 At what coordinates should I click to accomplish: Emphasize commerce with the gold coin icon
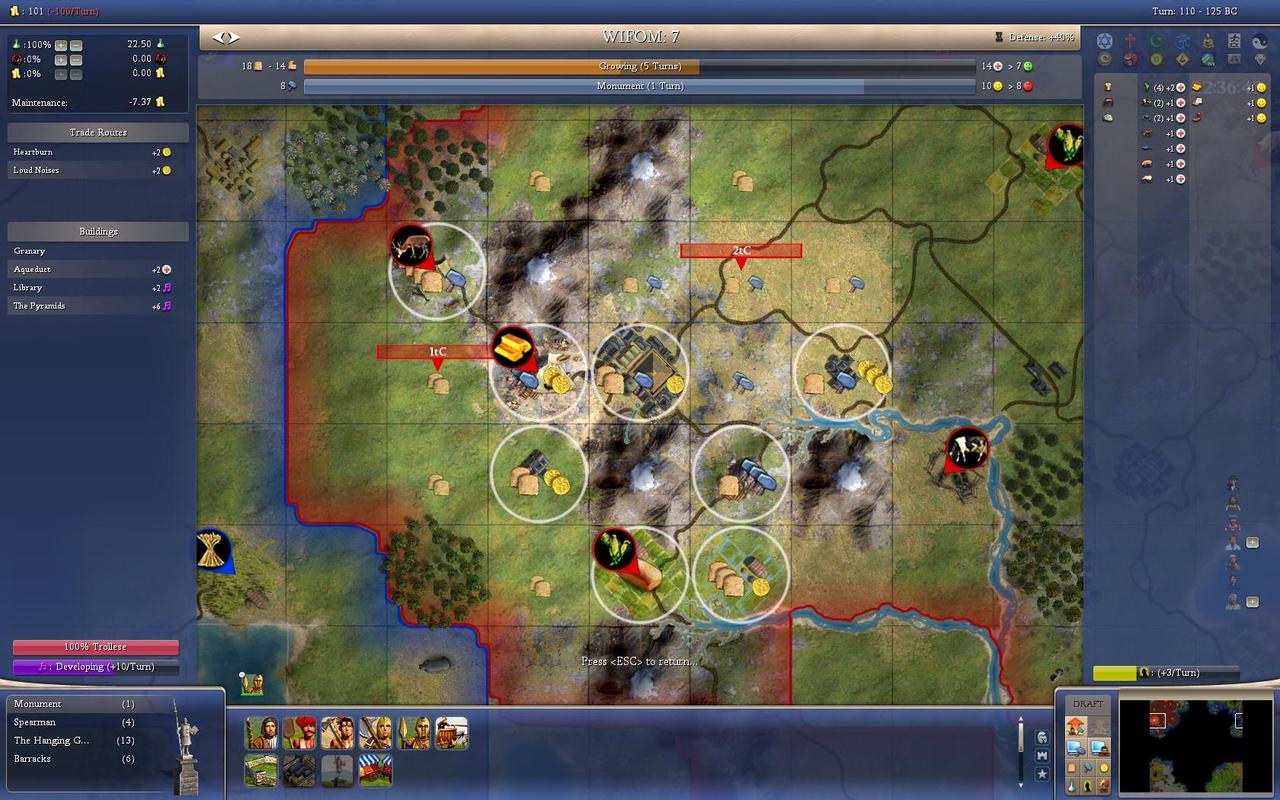click(x=1103, y=767)
